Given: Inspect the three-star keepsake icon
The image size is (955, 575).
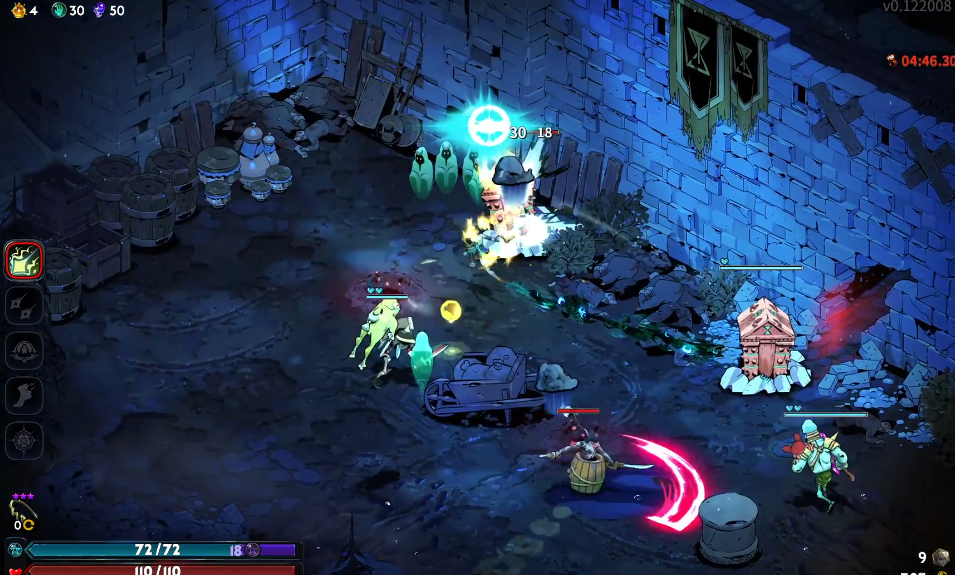Looking at the screenshot, I should click(x=23, y=512).
